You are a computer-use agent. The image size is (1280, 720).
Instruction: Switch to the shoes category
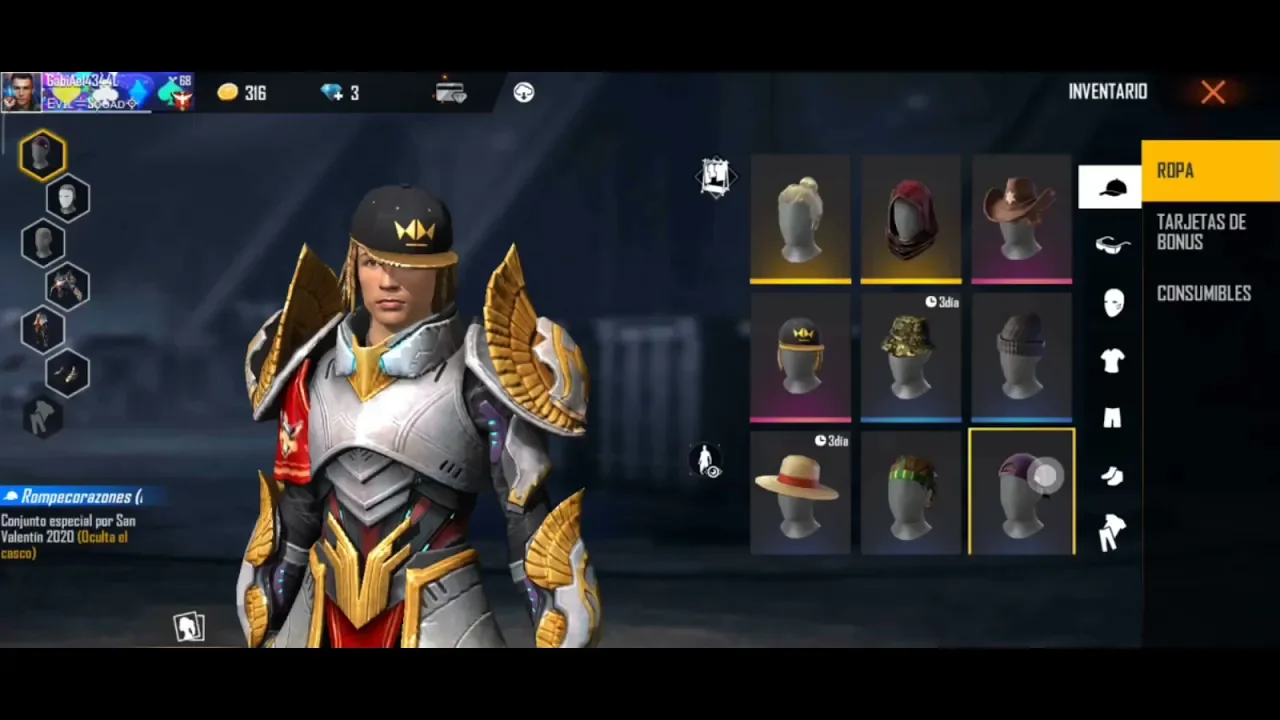[x=1112, y=476]
